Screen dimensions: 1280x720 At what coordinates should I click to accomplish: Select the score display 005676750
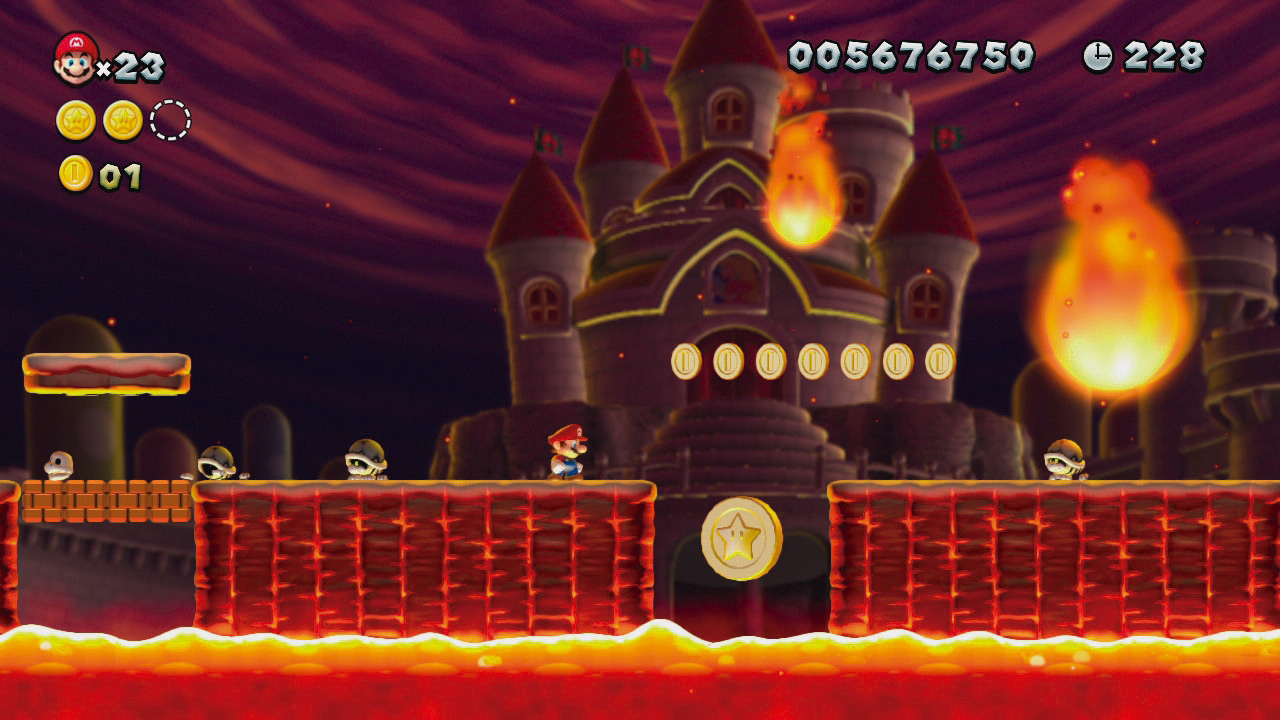(x=913, y=55)
